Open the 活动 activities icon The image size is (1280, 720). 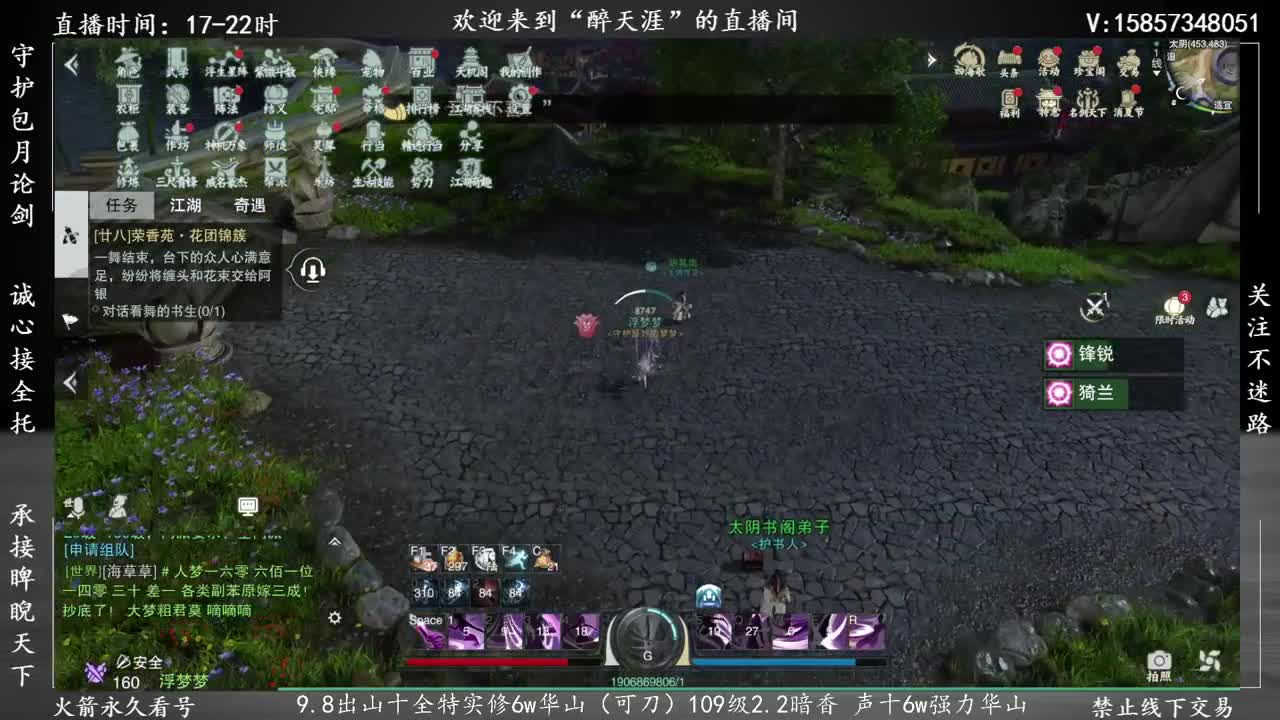pyautogui.click(x=1050, y=60)
